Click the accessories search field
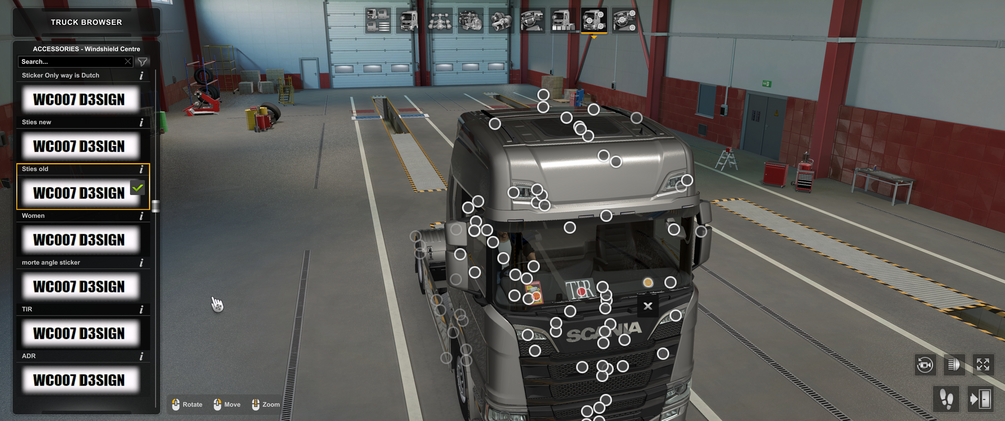Image resolution: width=1005 pixels, height=421 pixels. click(x=70, y=62)
